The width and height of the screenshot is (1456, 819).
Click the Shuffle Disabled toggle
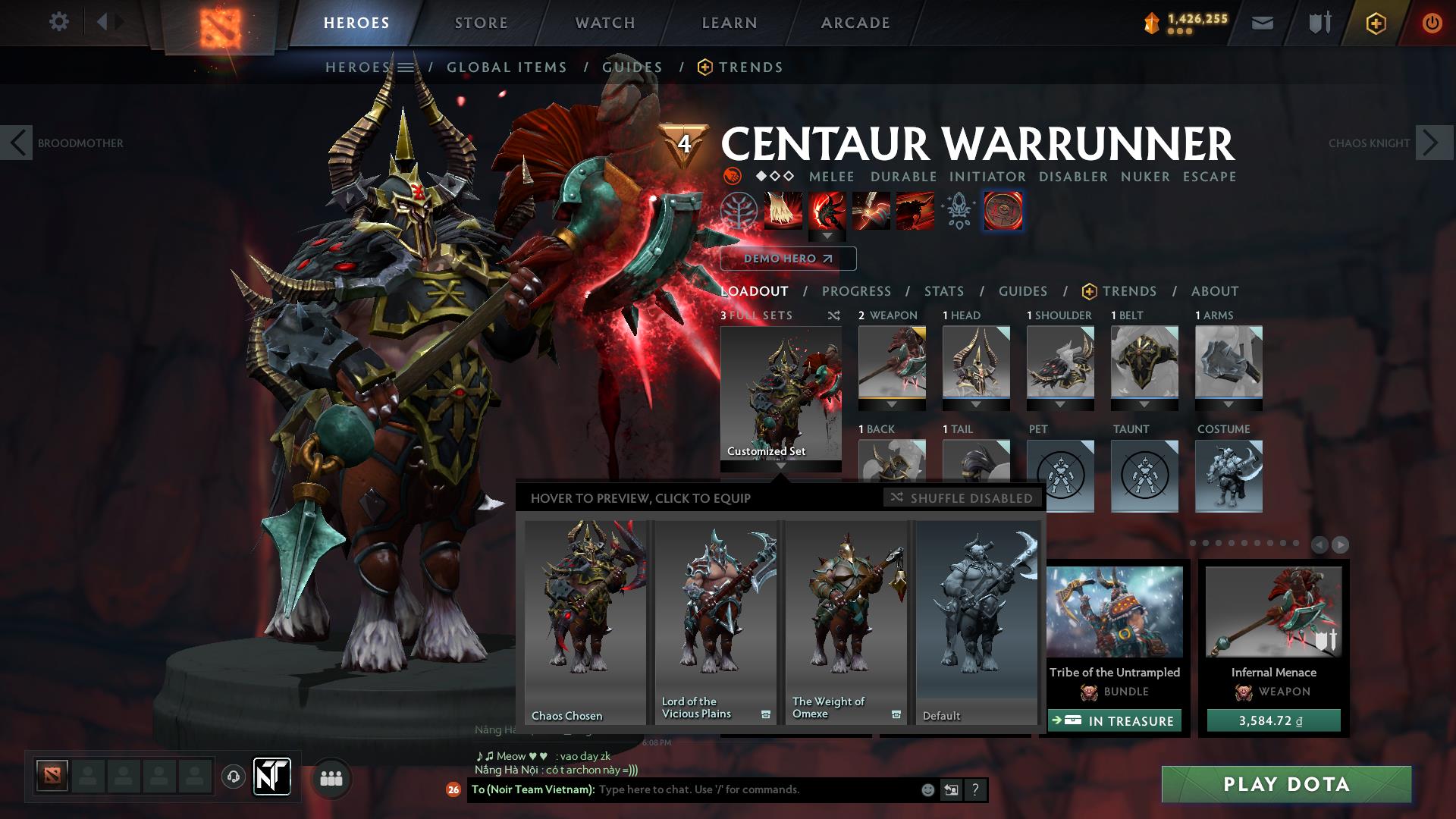pos(961,498)
